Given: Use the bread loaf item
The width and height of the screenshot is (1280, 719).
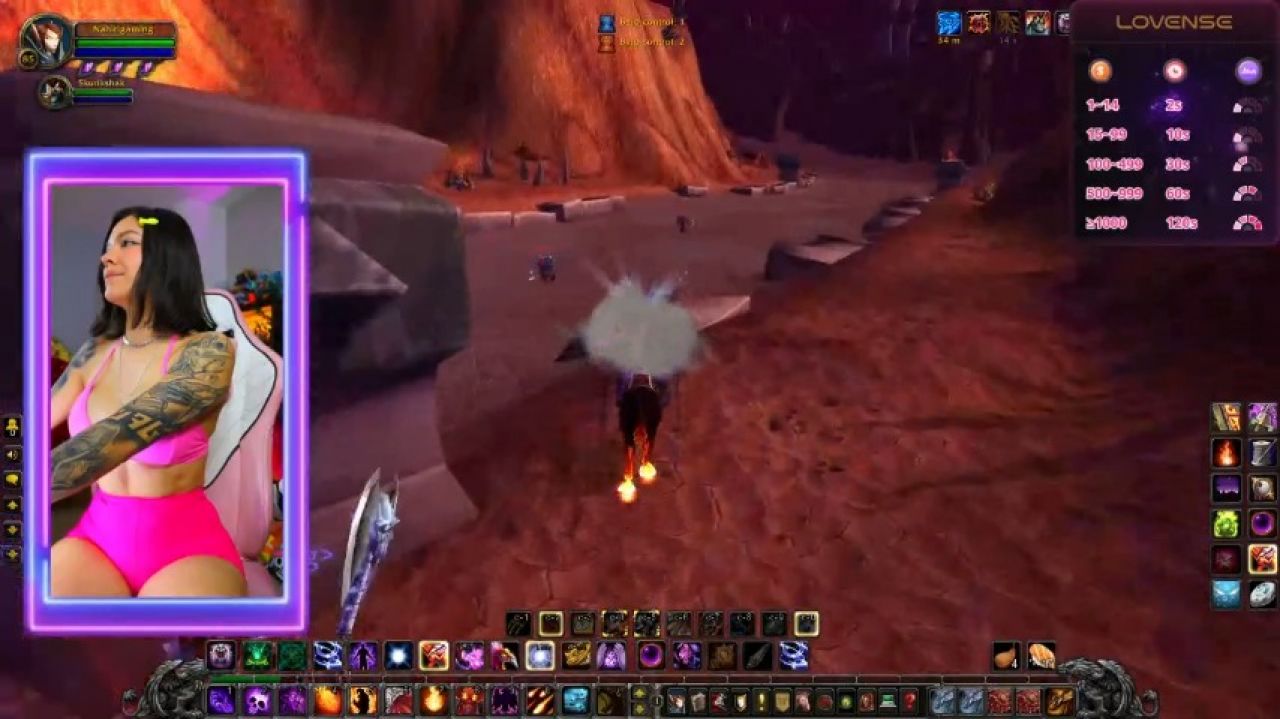Looking at the screenshot, I should click(x=1041, y=655).
